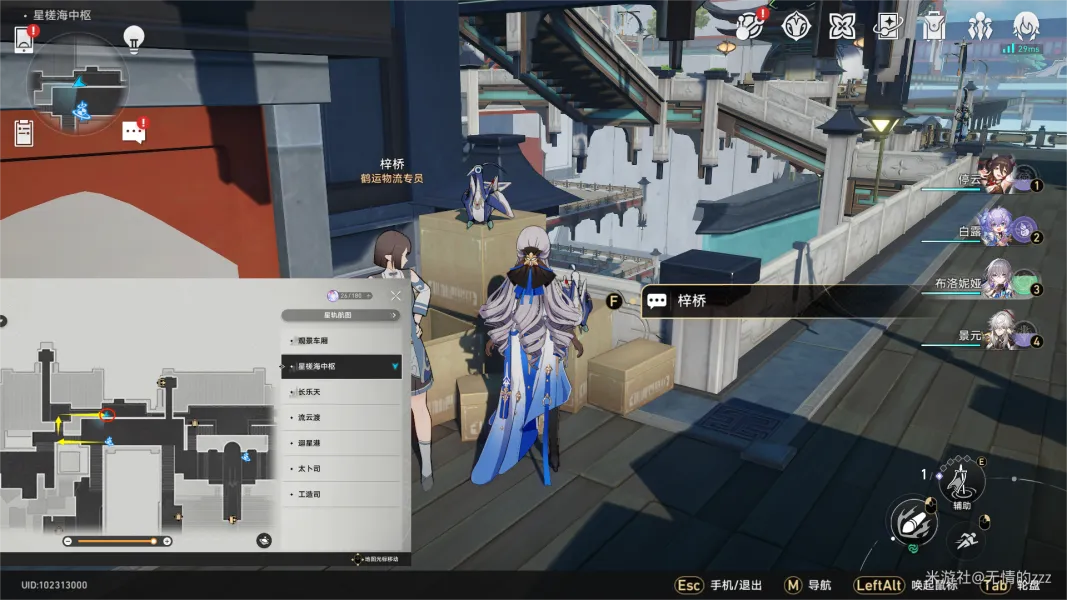Open the backpack inventory icon

(x=933, y=27)
